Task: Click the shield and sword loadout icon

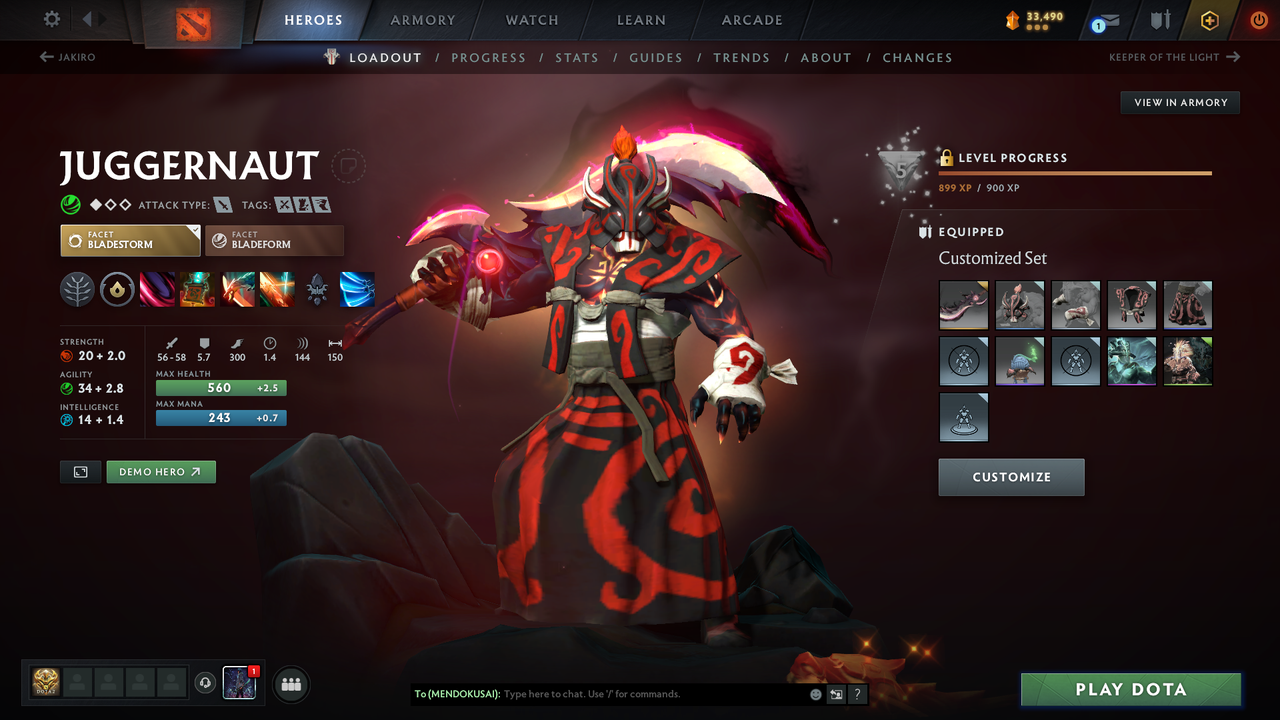Action: (x=1160, y=20)
